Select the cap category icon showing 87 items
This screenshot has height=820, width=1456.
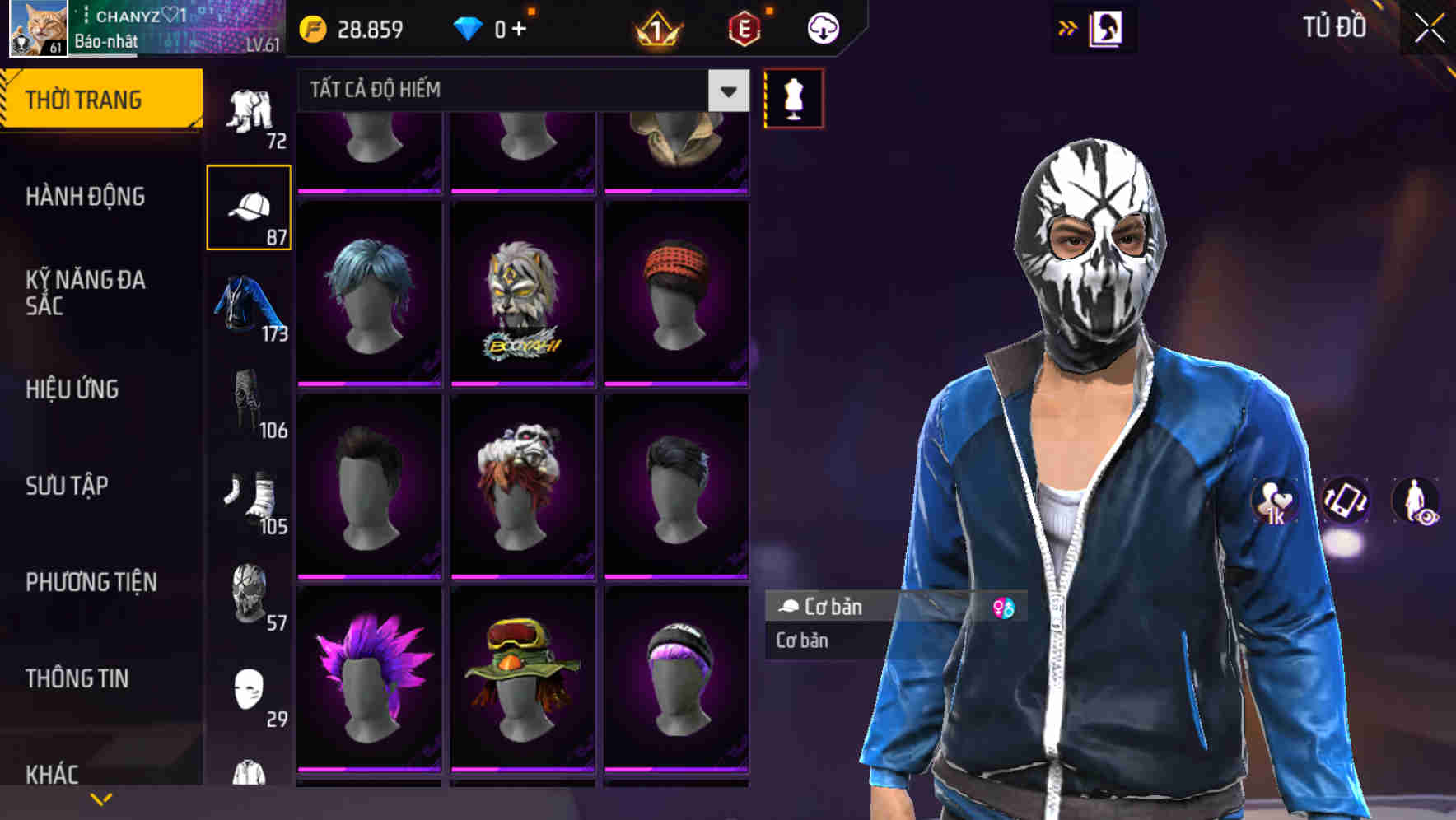pyautogui.click(x=250, y=206)
